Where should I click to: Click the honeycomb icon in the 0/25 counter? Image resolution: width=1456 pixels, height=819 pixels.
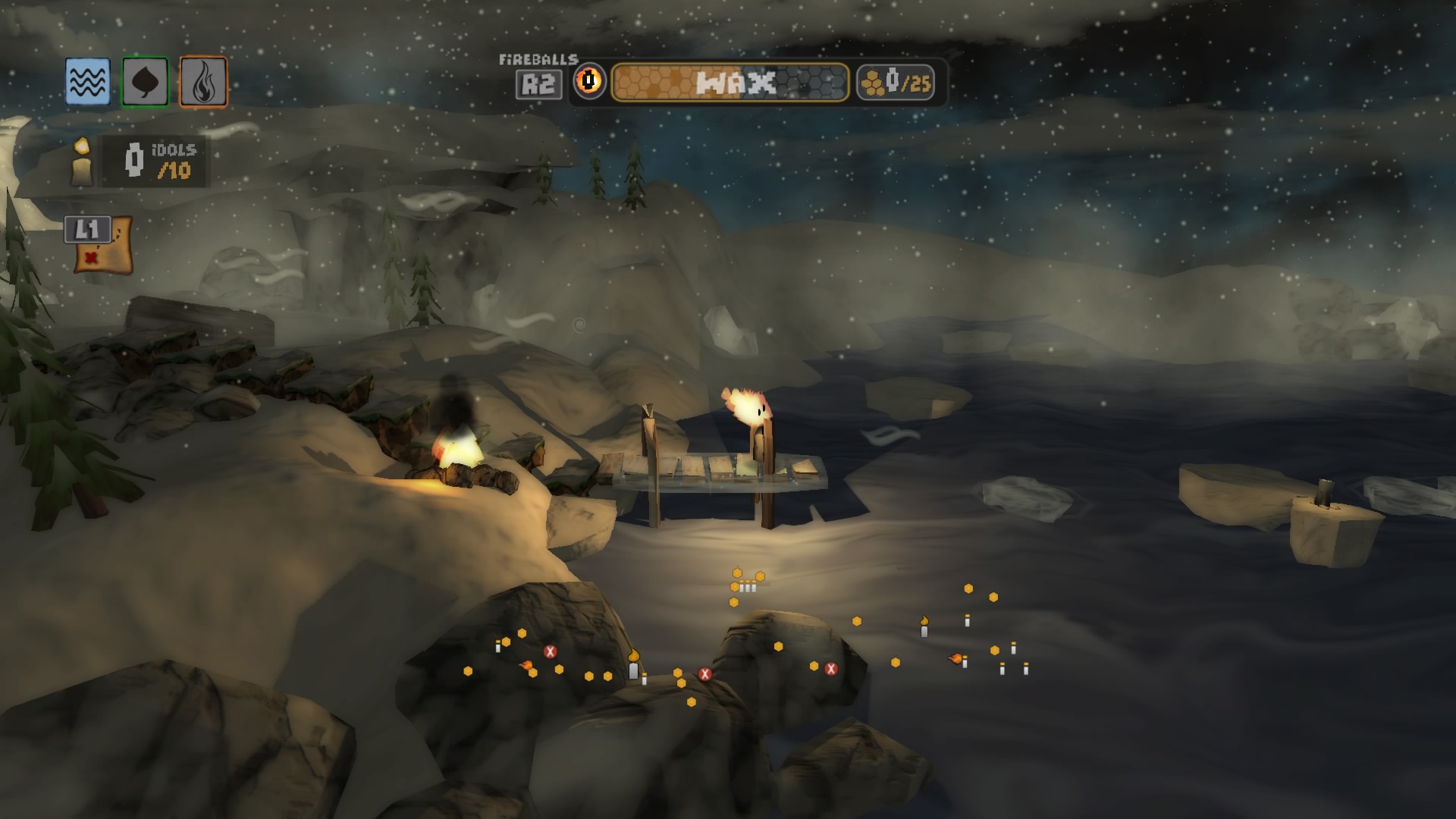click(x=871, y=82)
